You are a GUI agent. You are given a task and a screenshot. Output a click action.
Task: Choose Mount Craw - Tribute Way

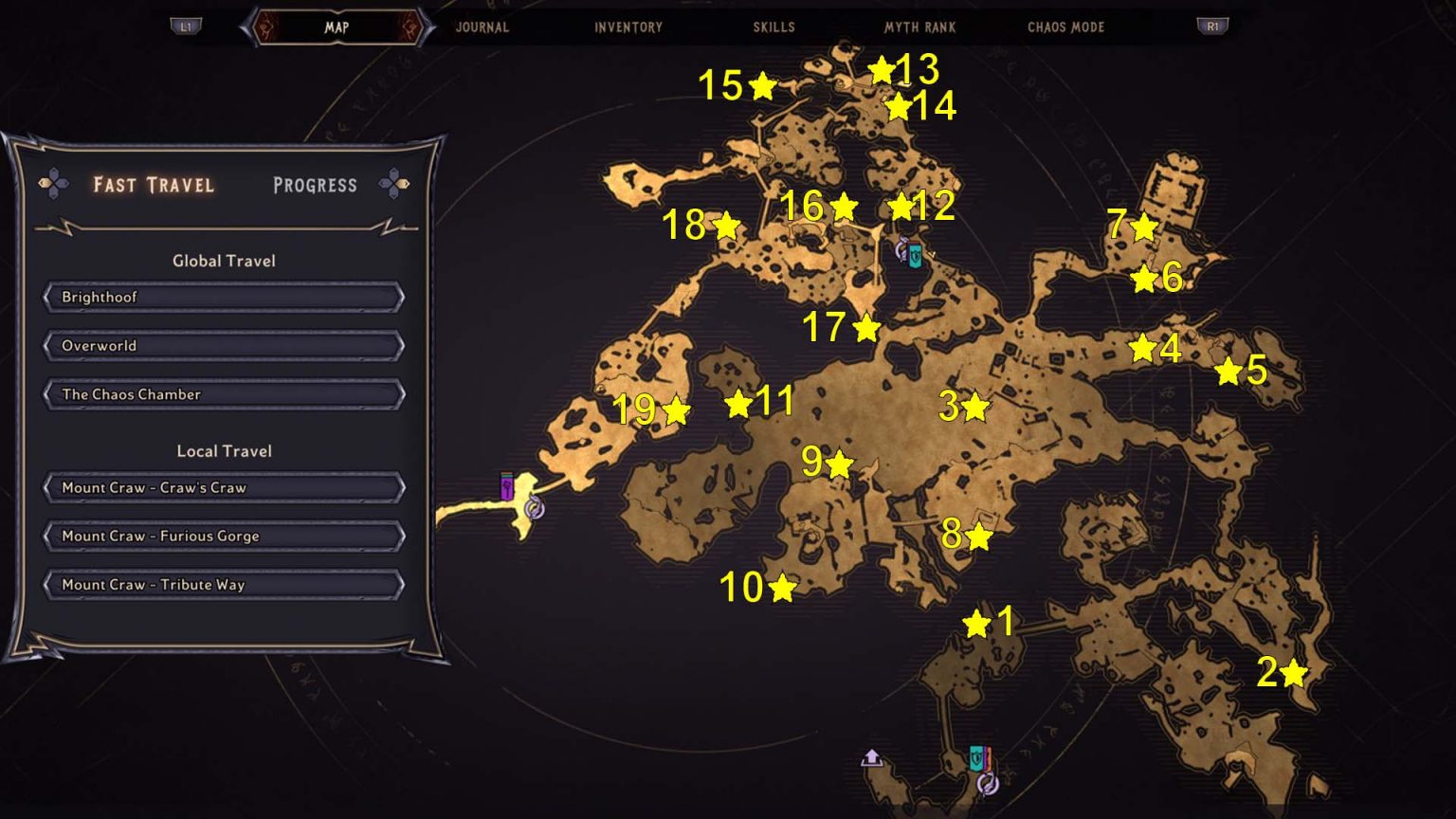click(222, 585)
